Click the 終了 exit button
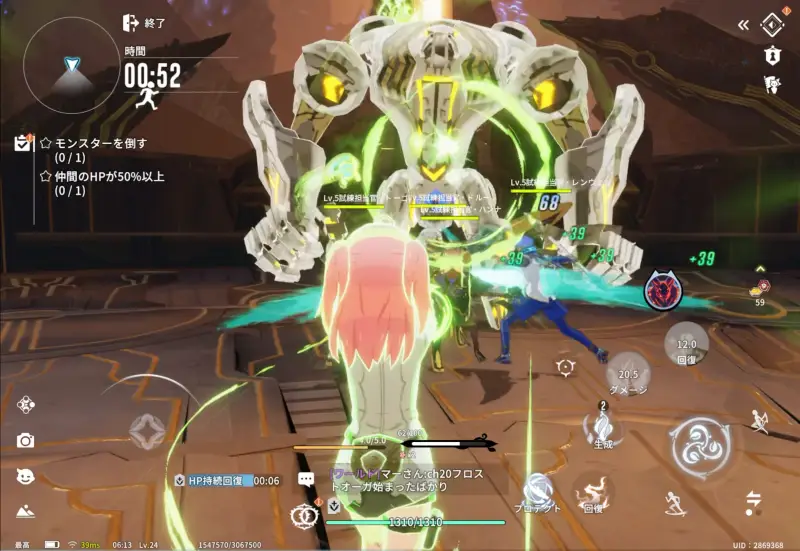800x551 pixels. coord(143,23)
